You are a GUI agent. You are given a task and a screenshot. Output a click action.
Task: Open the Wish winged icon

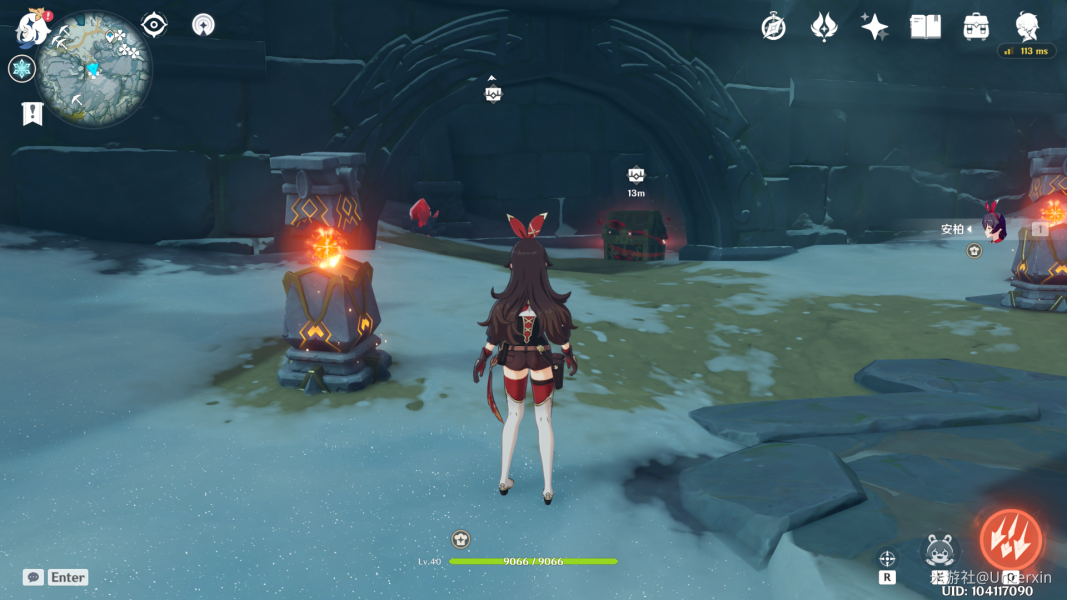(824, 27)
